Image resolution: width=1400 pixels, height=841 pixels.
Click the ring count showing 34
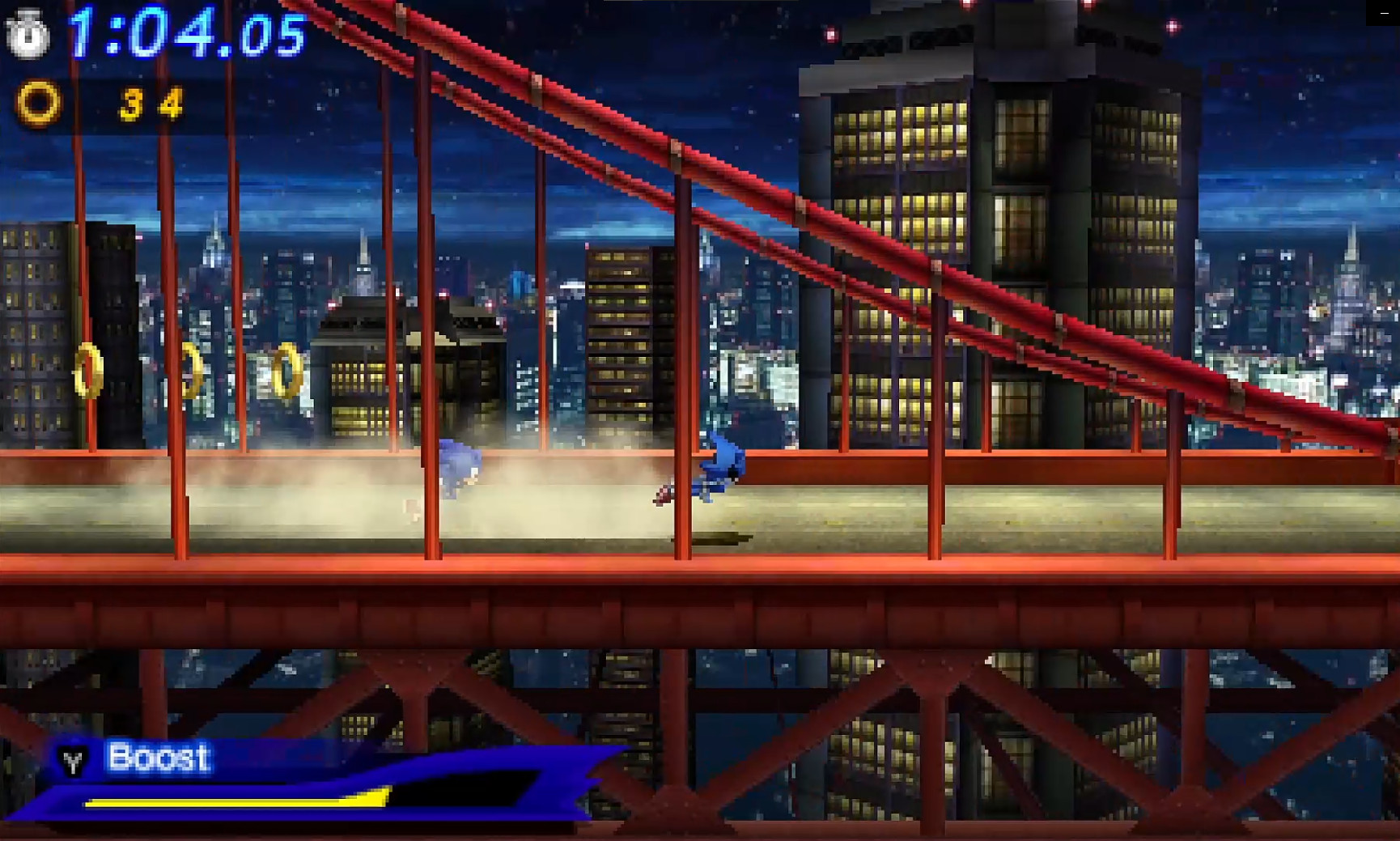(152, 104)
